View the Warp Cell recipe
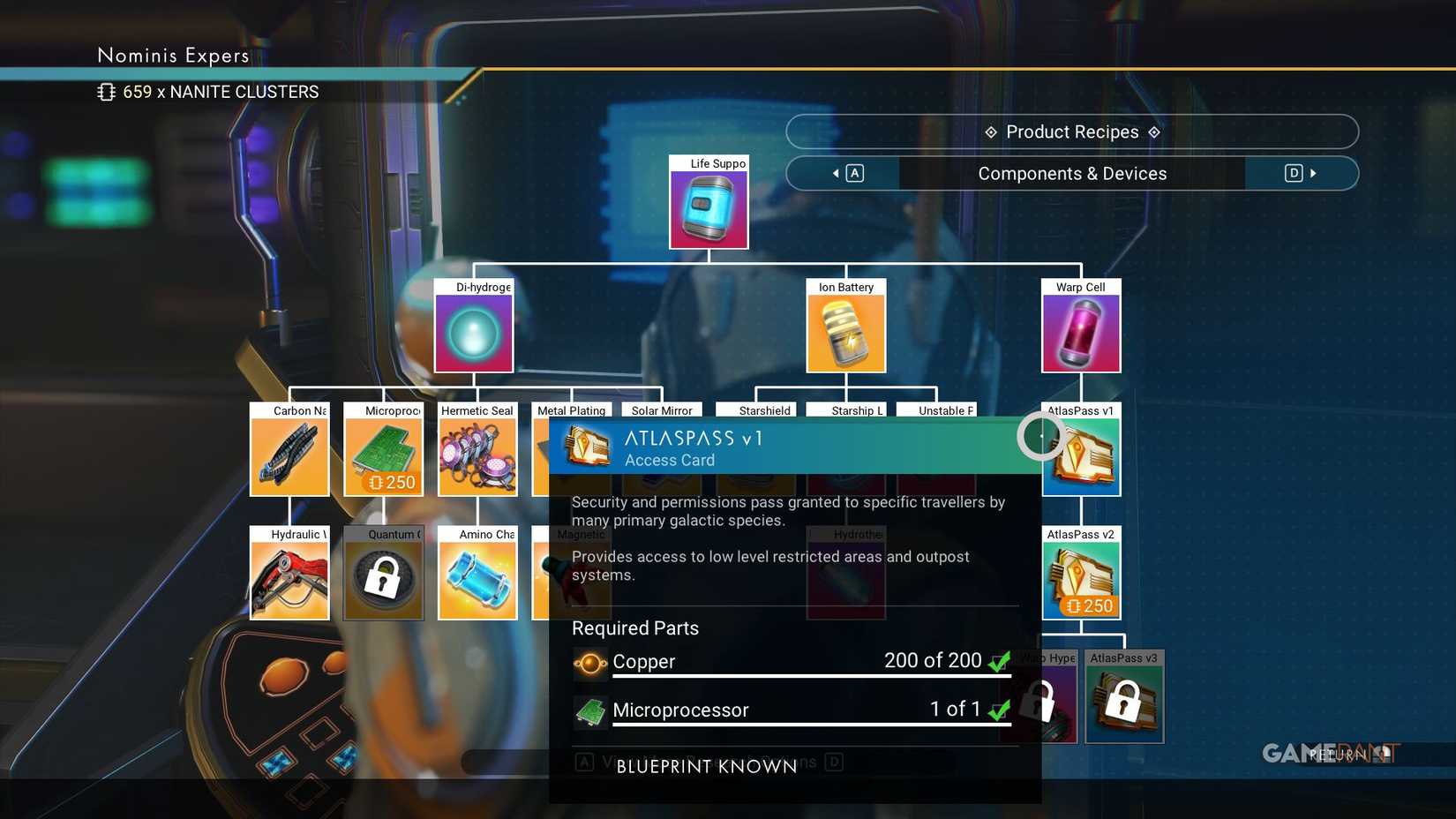 [1080, 331]
